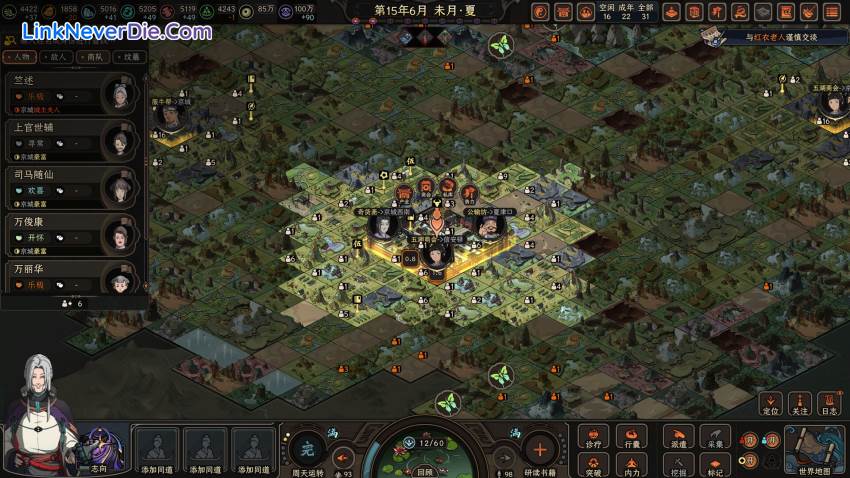Open the 周天运转 circulation orb
Image resolution: width=850 pixels, height=478 pixels.
[308, 449]
